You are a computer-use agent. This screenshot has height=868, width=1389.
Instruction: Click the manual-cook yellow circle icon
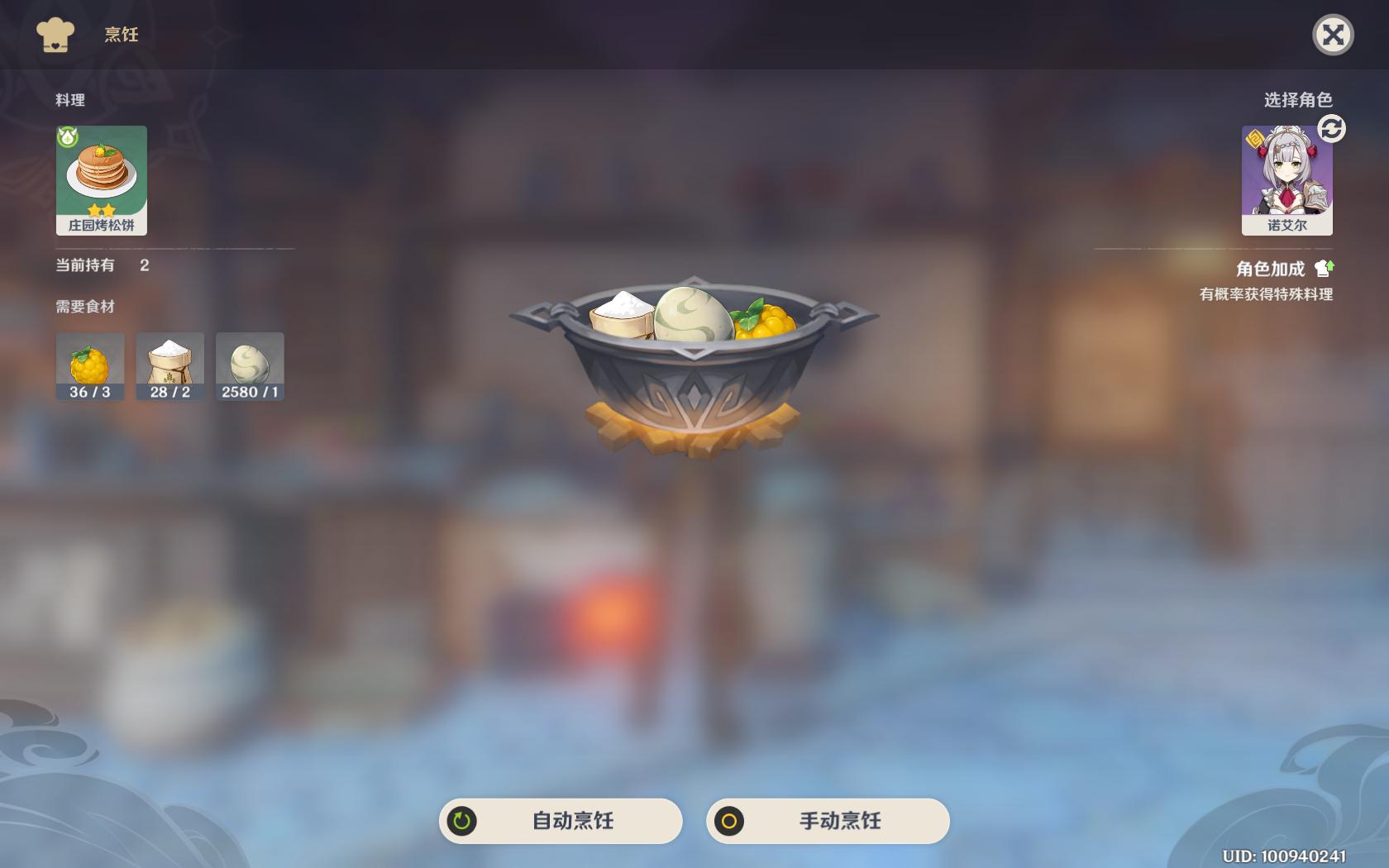[x=728, y=821]
